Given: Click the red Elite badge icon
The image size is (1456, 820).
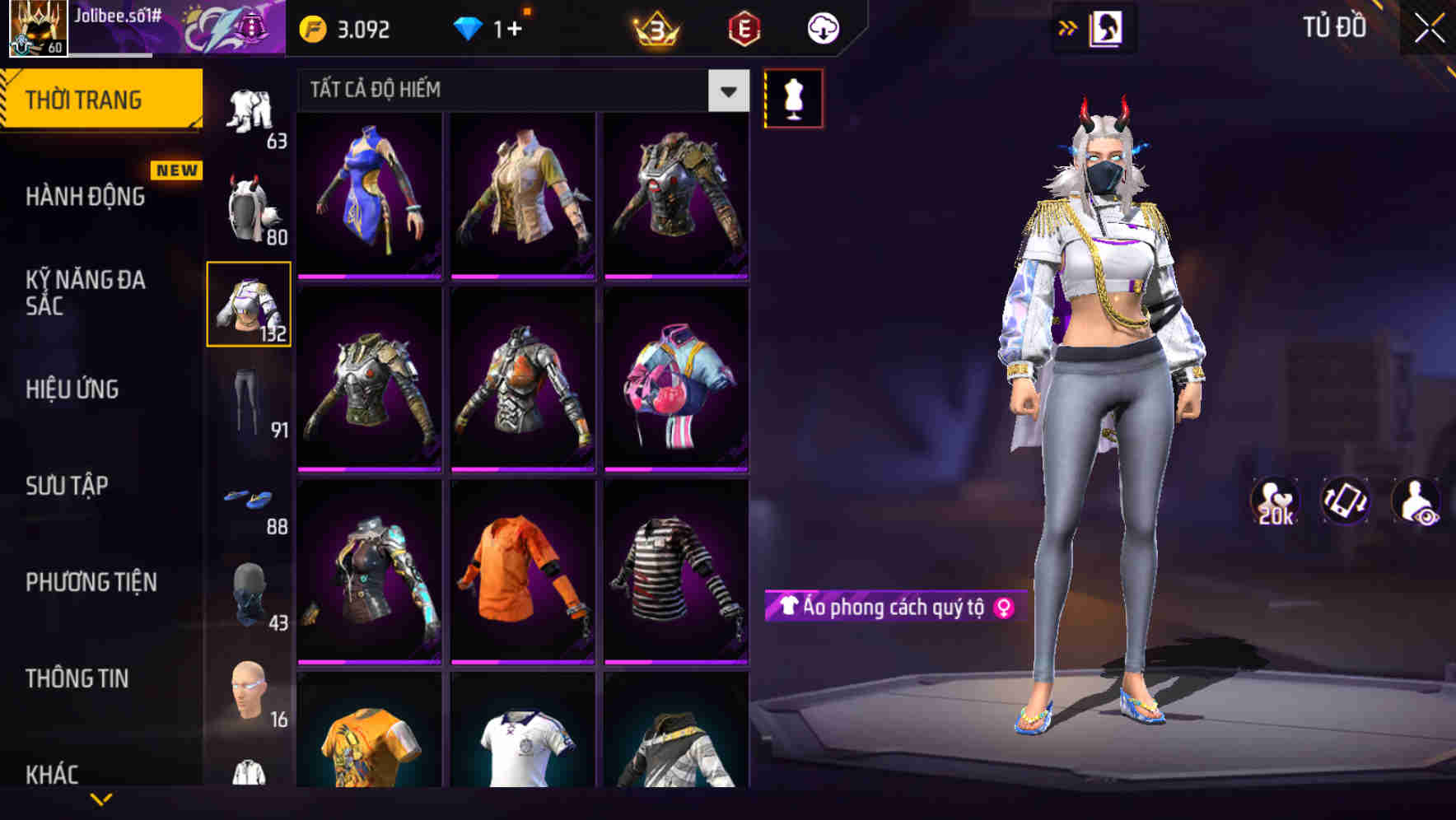Looking at the screenshot, I should (x=744, y=27).
